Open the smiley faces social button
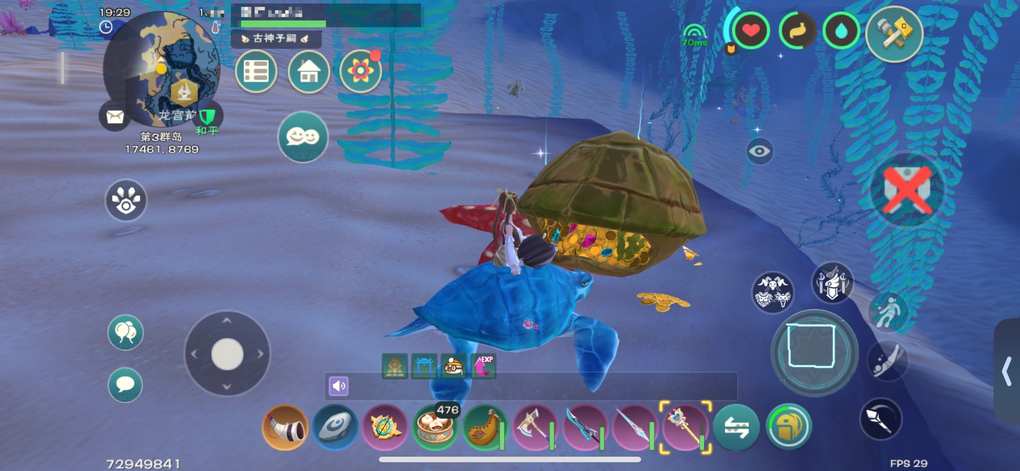 click(303, 137)
